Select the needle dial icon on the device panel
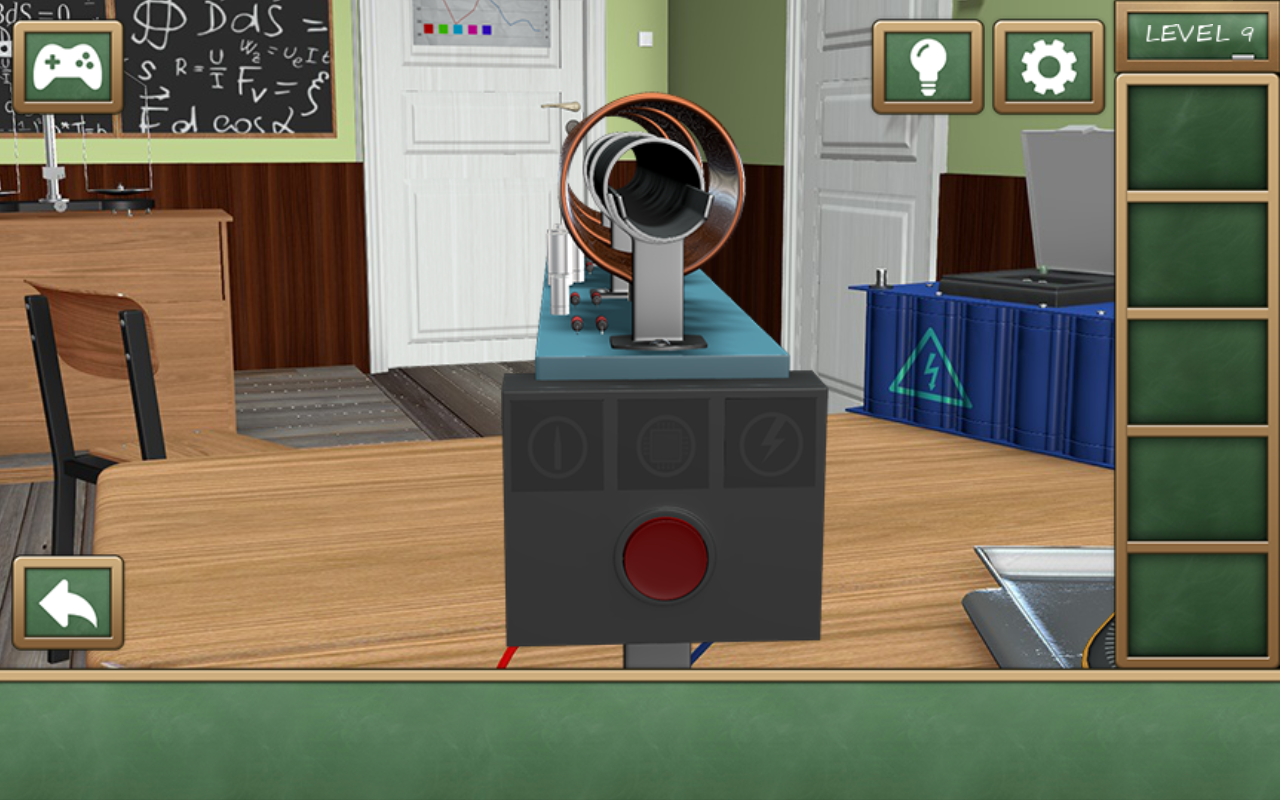1280x800 pixels. (556, 443)
